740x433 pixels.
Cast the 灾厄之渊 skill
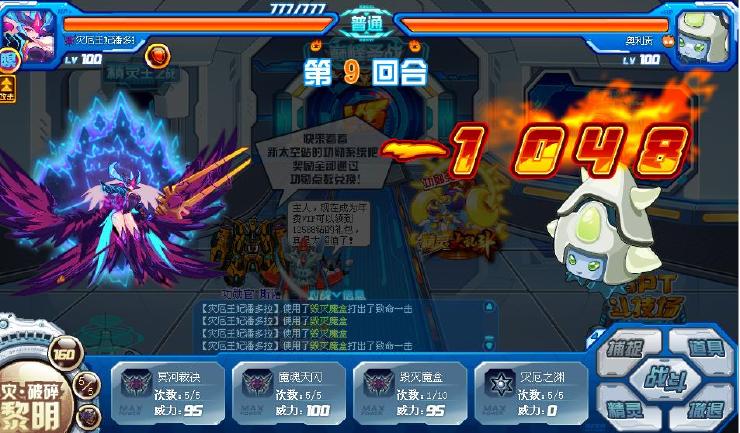(529, 388)
